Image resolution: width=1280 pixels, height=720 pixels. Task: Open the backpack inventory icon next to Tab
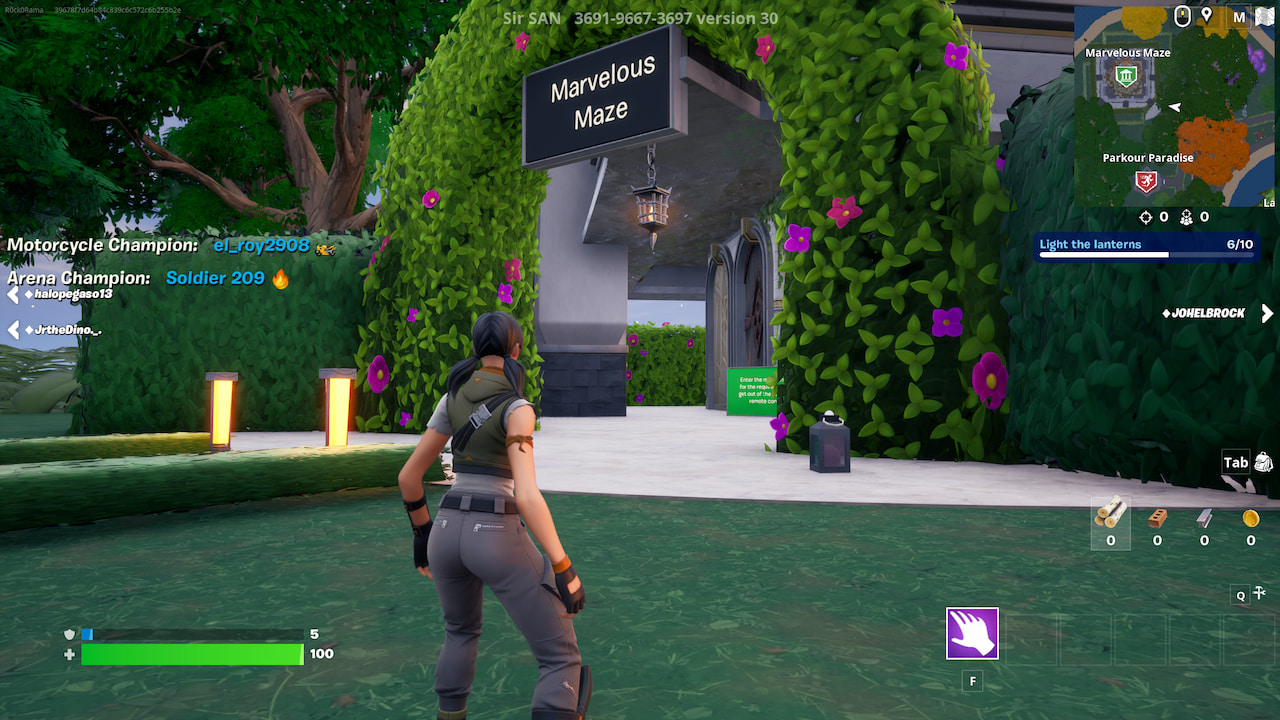(1263, 462)
